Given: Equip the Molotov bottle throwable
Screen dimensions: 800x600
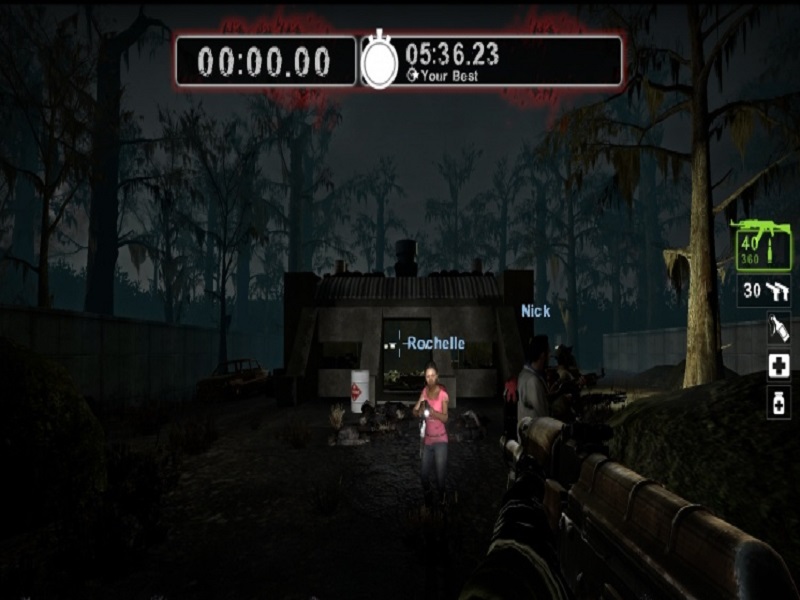Looking at the screenshot, I should tap(779, 329).
